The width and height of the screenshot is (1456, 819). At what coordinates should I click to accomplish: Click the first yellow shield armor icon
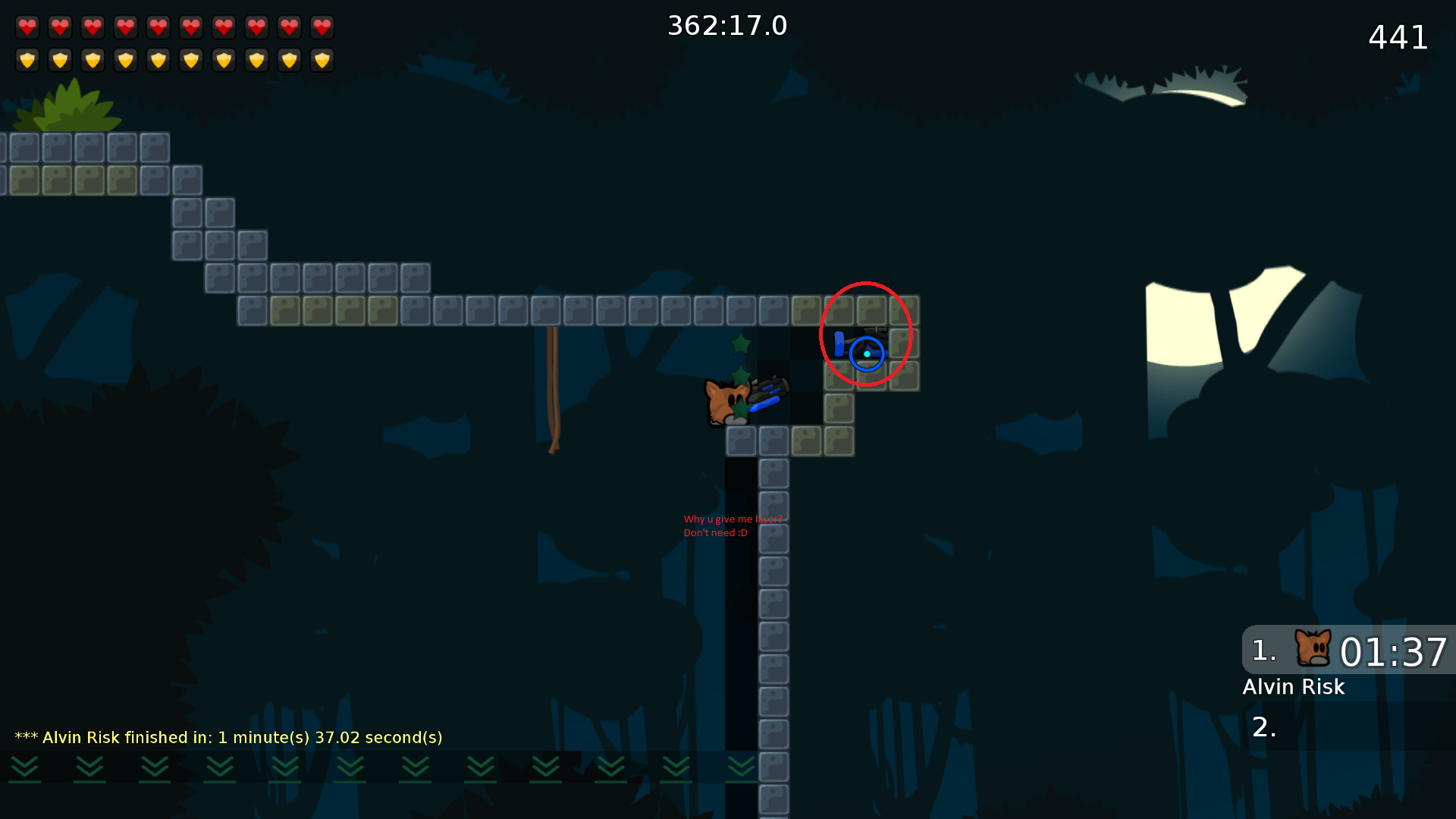coord(27,60)
